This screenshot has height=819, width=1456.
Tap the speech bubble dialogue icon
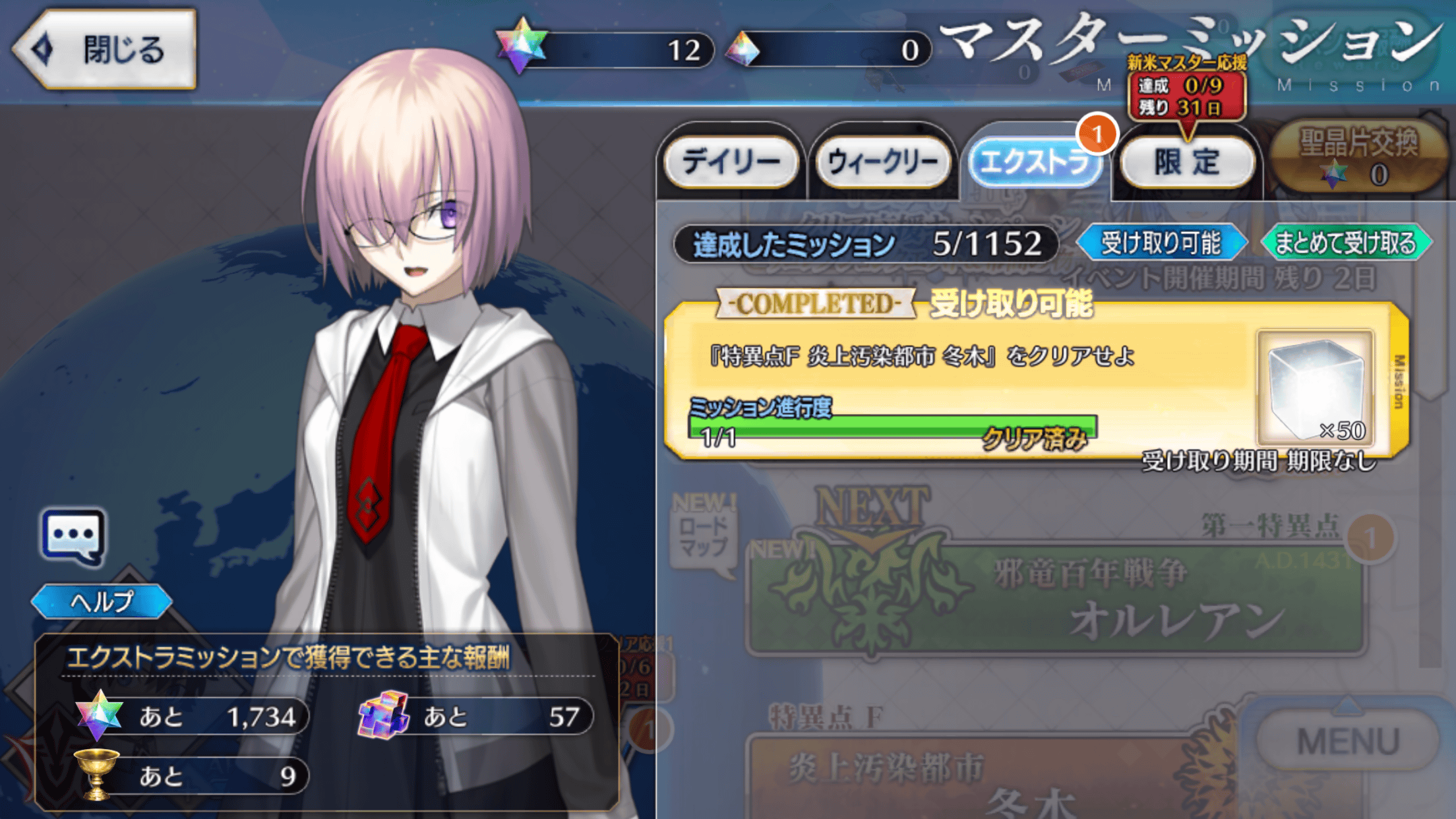[x=73, y=536]
